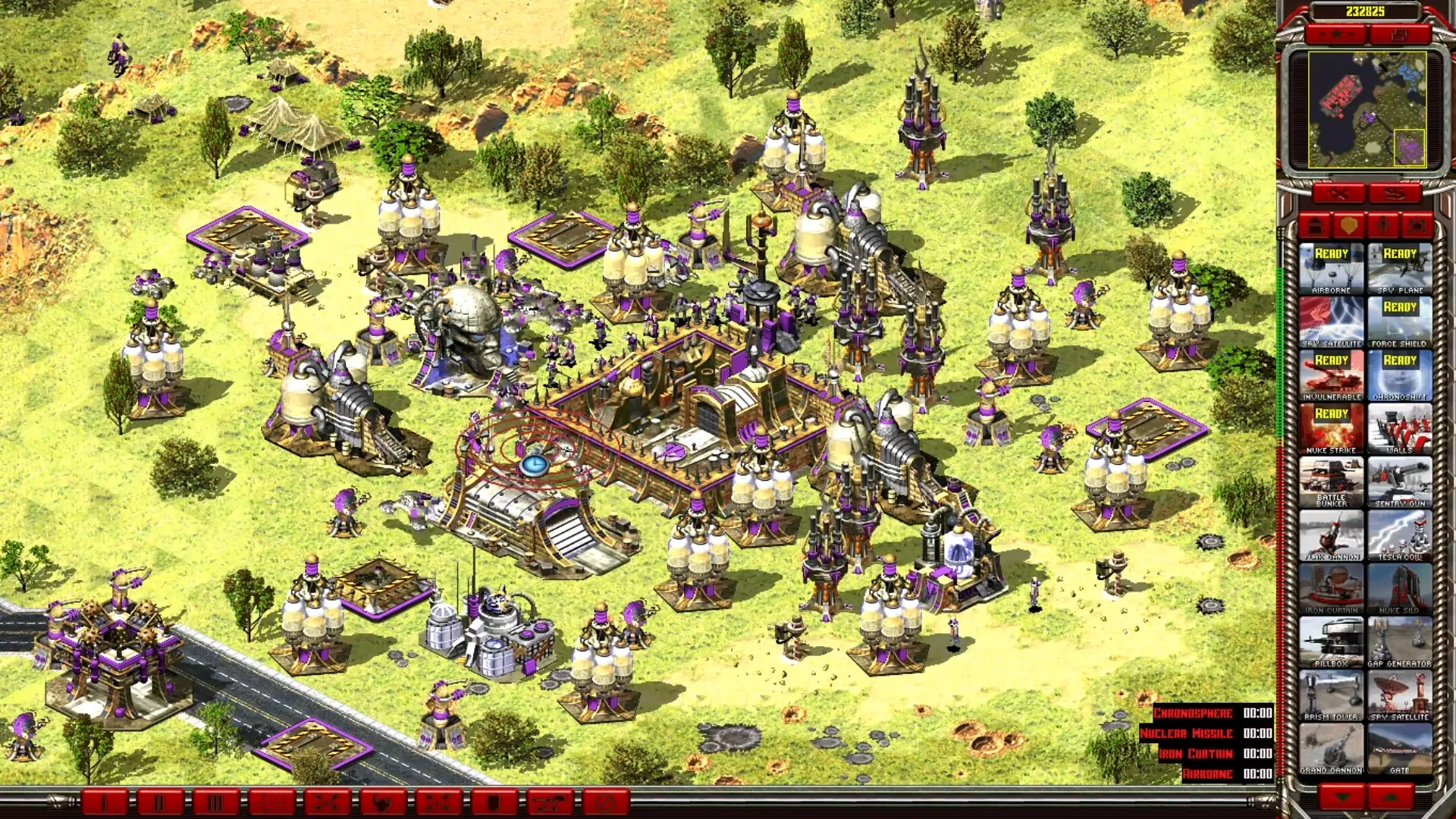Call in the ready Spy Plane
The height and width of the screenshot is (819, 1456).
pos(1399,268)
